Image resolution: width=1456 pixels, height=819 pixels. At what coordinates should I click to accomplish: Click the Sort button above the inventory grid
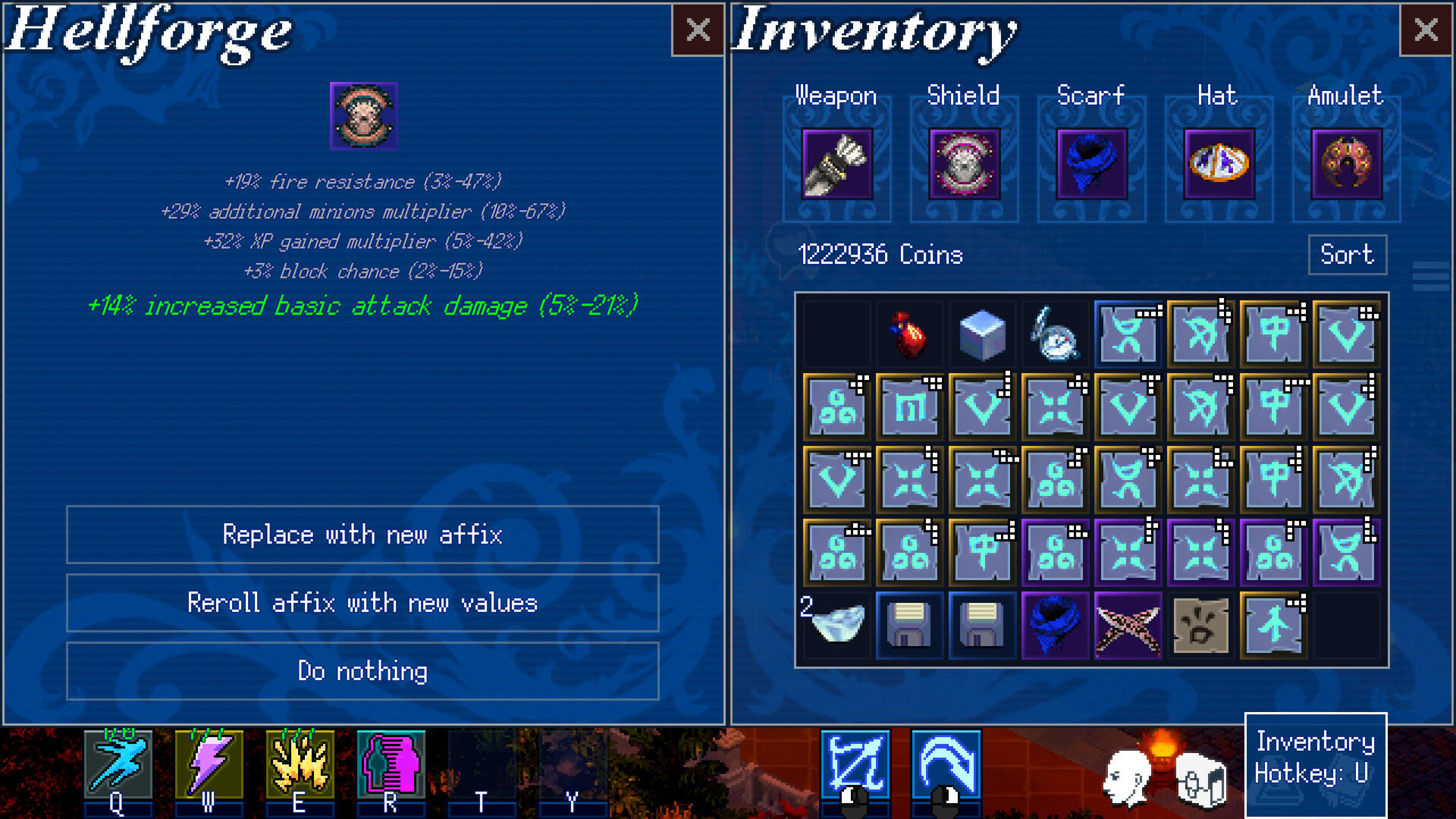coord(1347,255)
